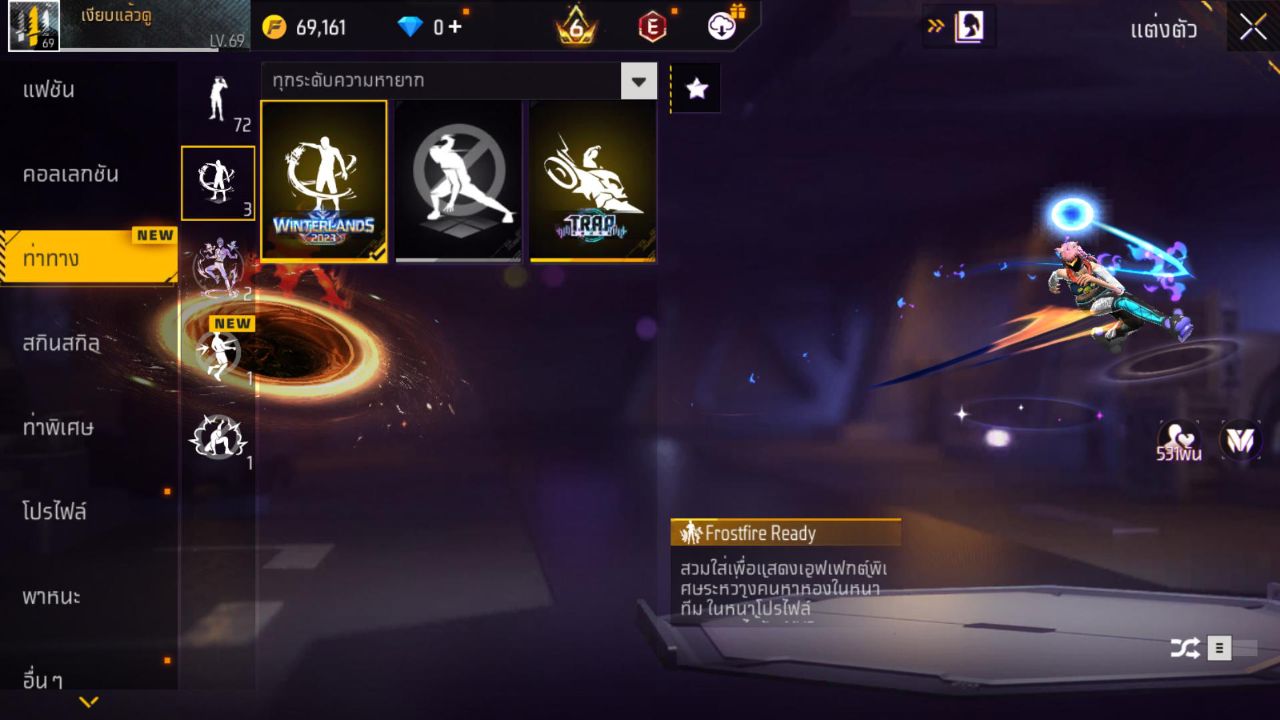Viewport: 1280px width, 720px height.
Task: Toggle the favorite star filter
Action: click(695, 87)
